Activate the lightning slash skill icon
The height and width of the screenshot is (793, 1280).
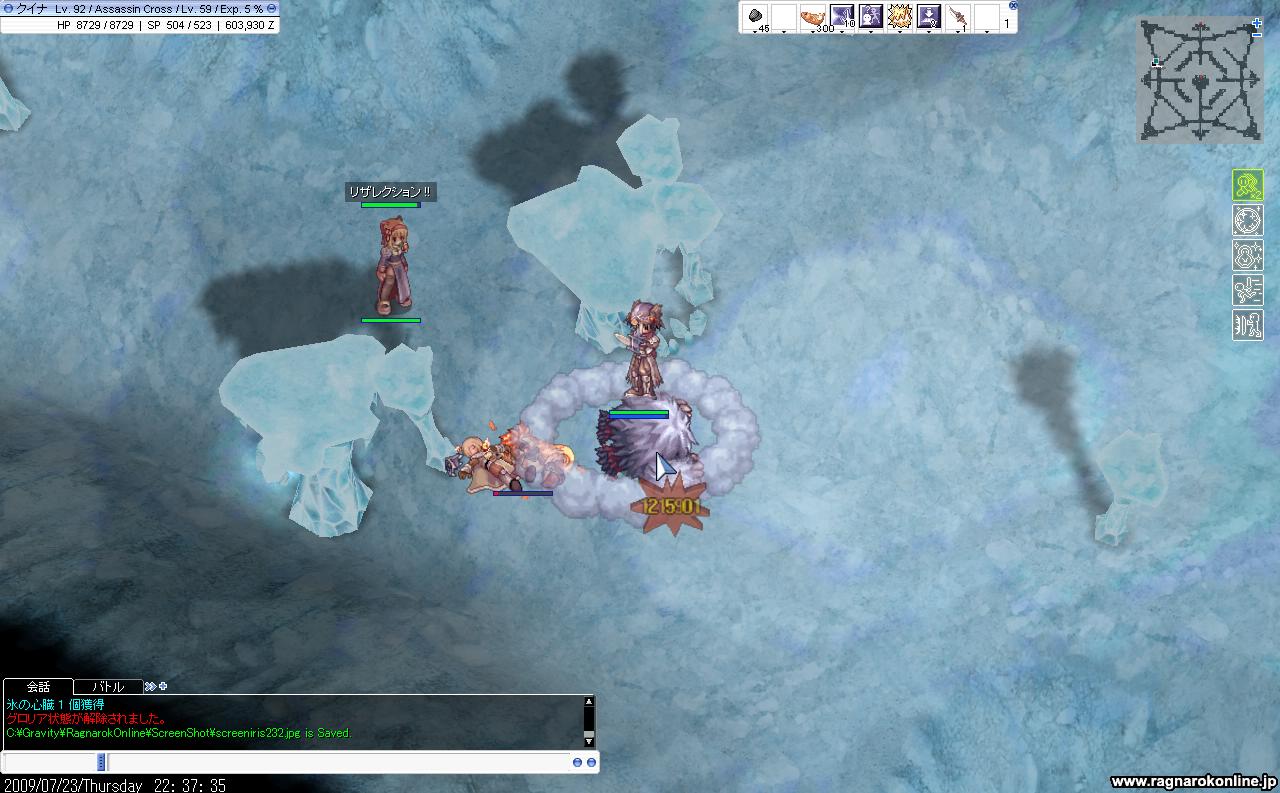click(x=842, y=17)
